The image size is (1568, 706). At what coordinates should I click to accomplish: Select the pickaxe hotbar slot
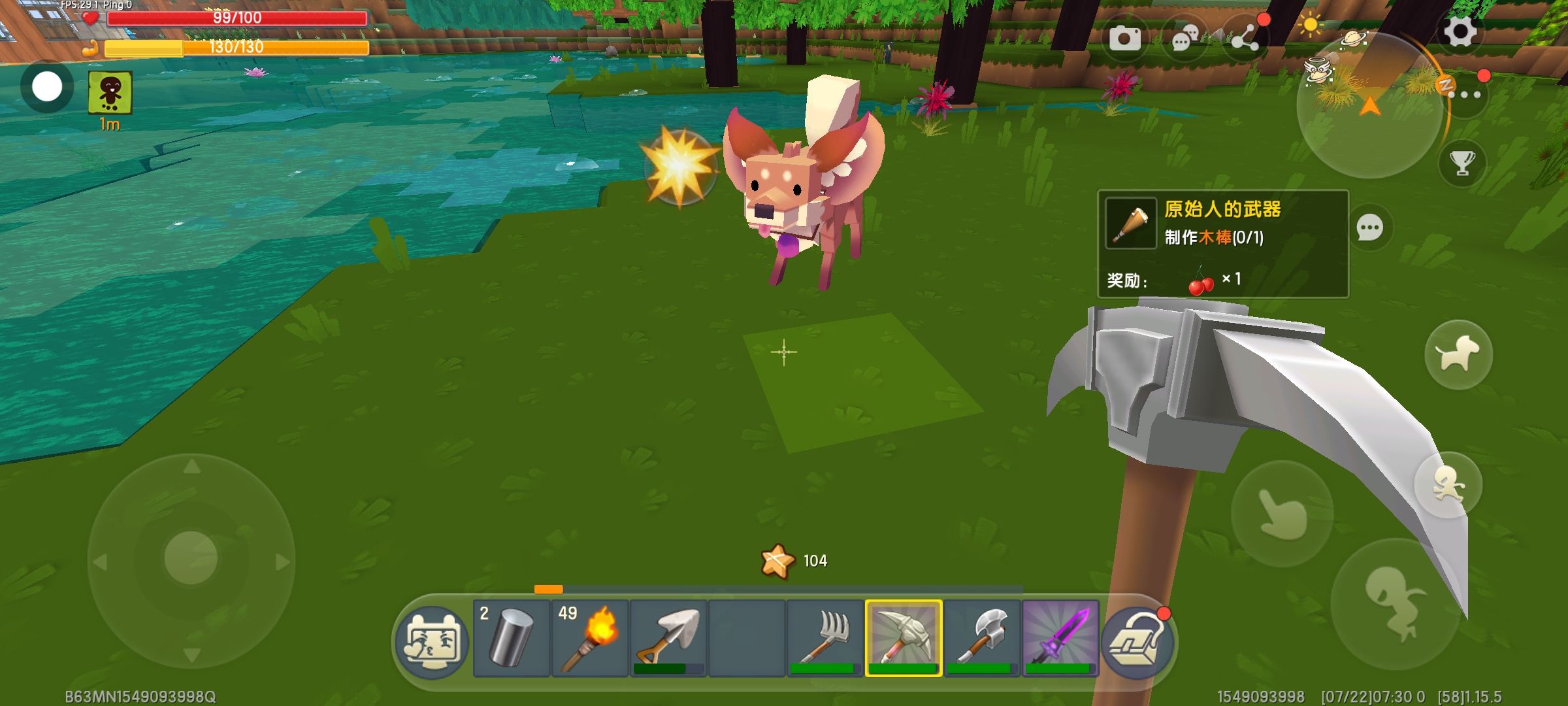[x=903, y=638]
